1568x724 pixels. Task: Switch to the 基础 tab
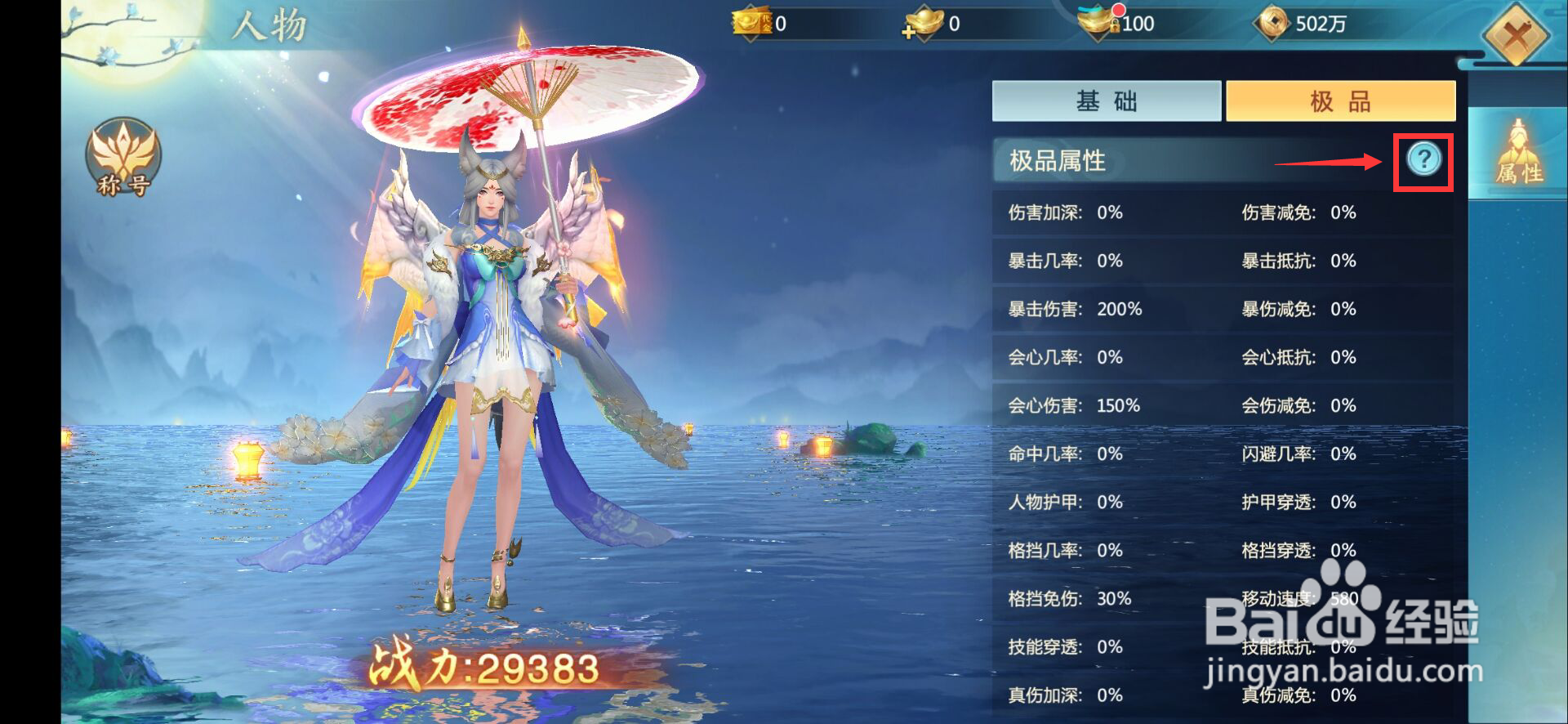(x=1107, y=100)
